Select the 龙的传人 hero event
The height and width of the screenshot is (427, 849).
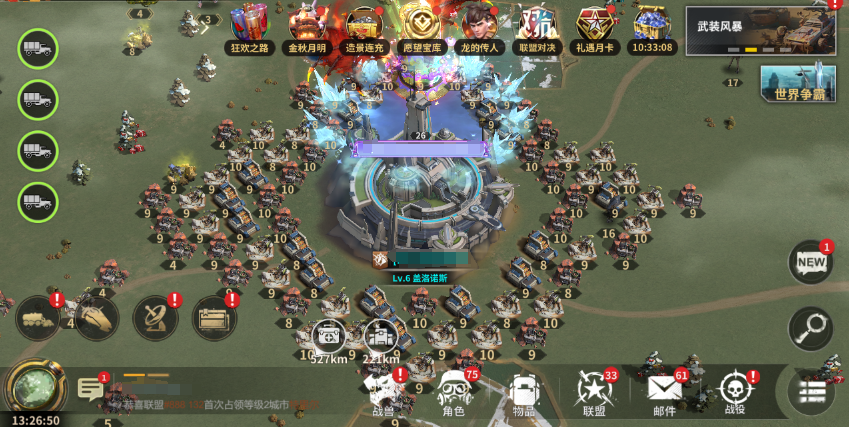480,26
